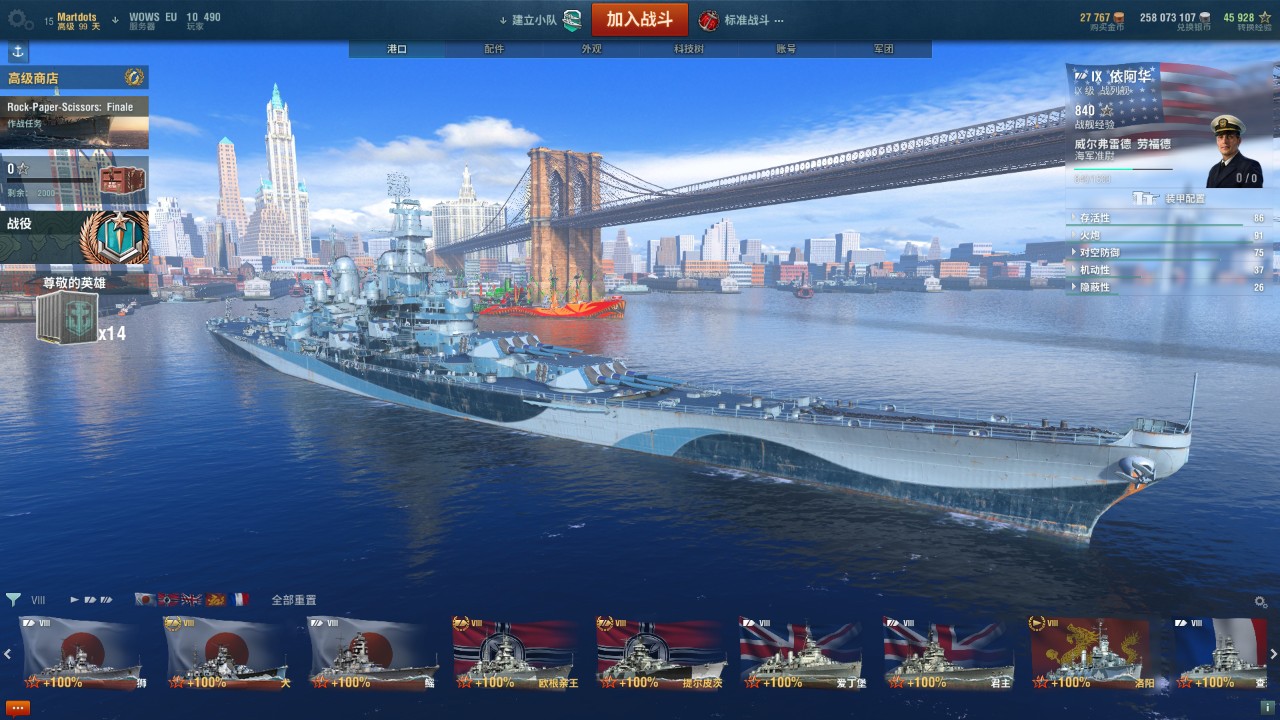Show the 装甲配置 armor layout
Image resolution: width=1280 pixels, height=720 pixels.
pos(1170,198)
